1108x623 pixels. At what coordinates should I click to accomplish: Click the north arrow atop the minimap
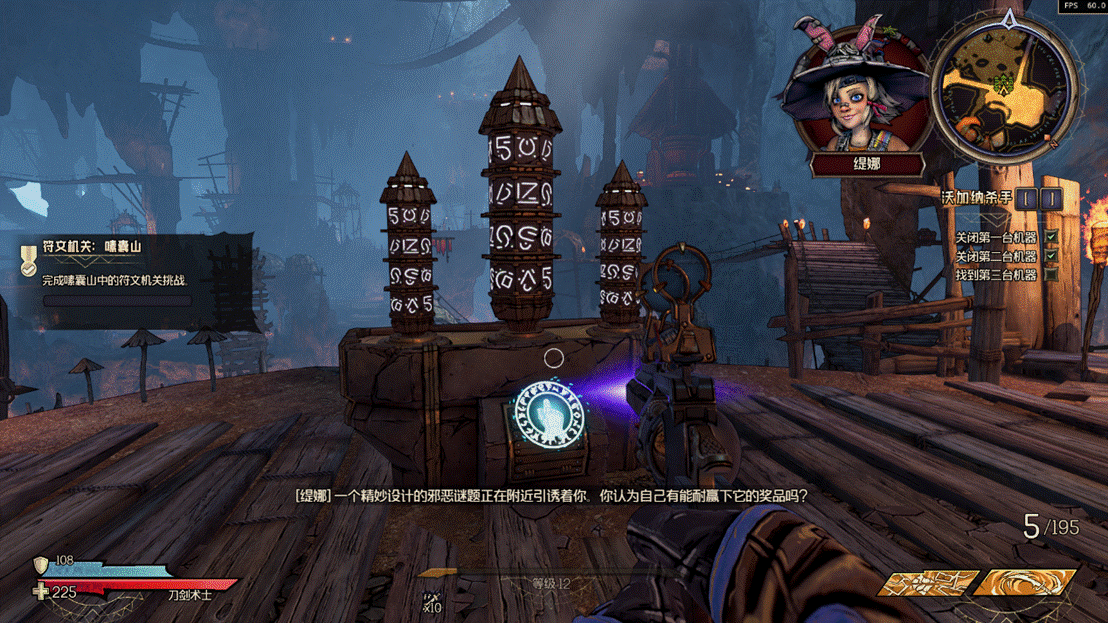point(1009,19)
